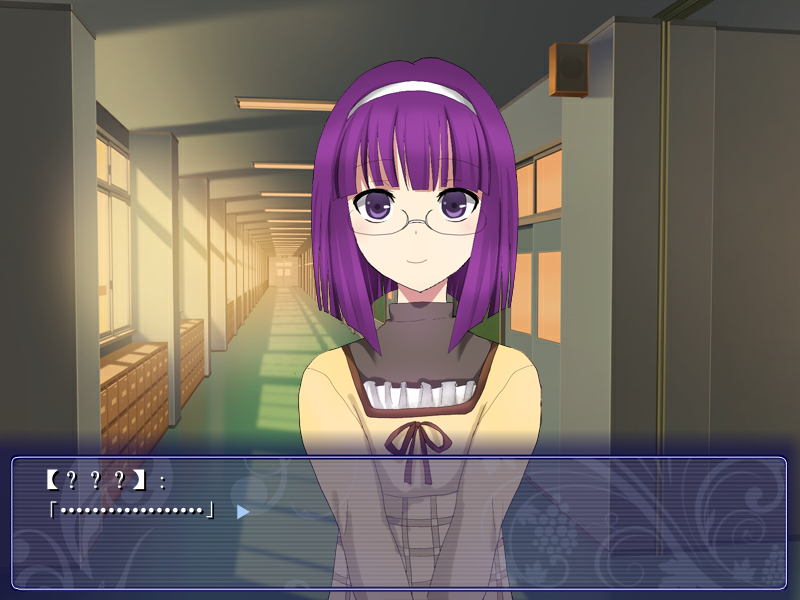Click the blue advance-text arrow

(242, 511)
